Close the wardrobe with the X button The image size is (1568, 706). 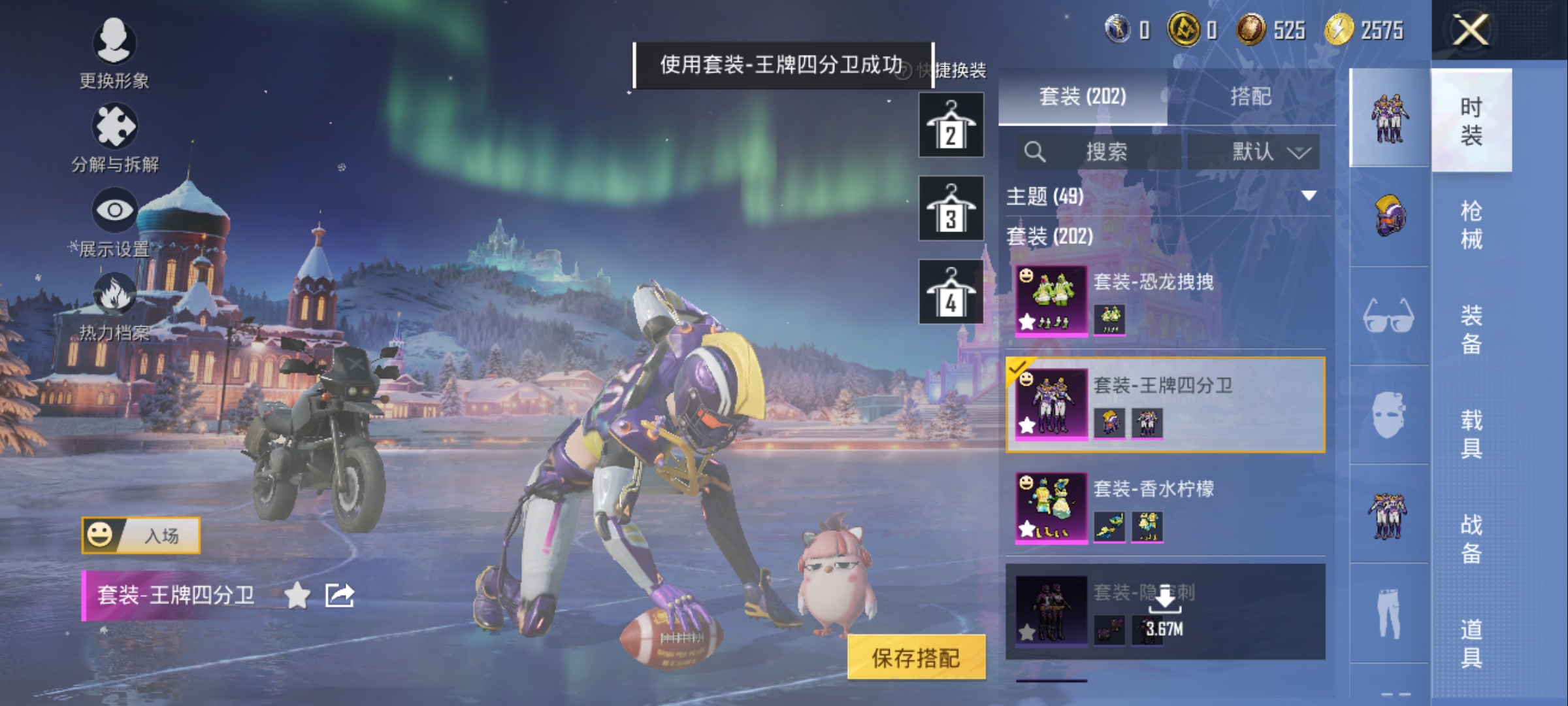[x=1470, y=31]
